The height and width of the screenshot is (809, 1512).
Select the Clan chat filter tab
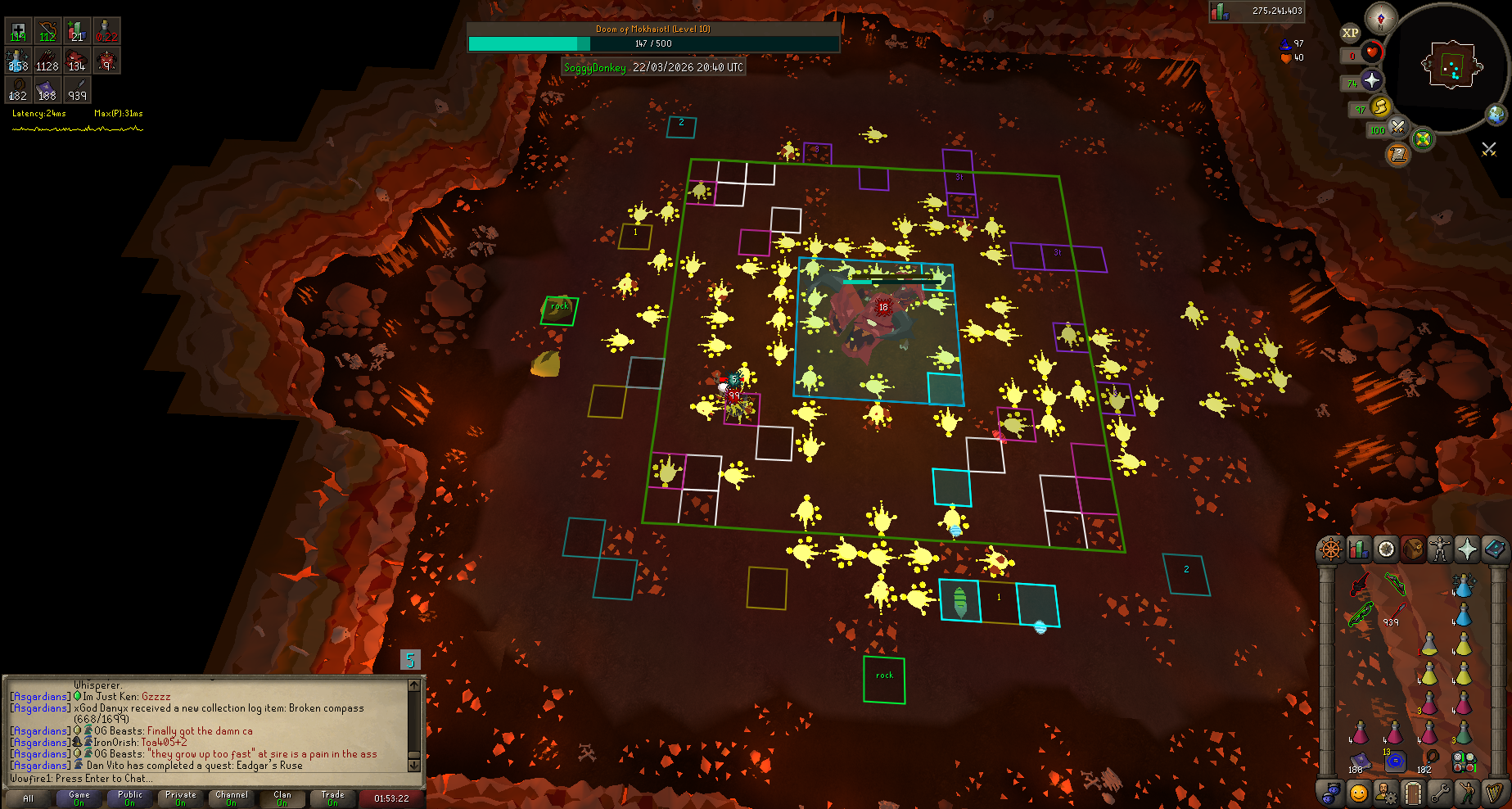point(282,798)
